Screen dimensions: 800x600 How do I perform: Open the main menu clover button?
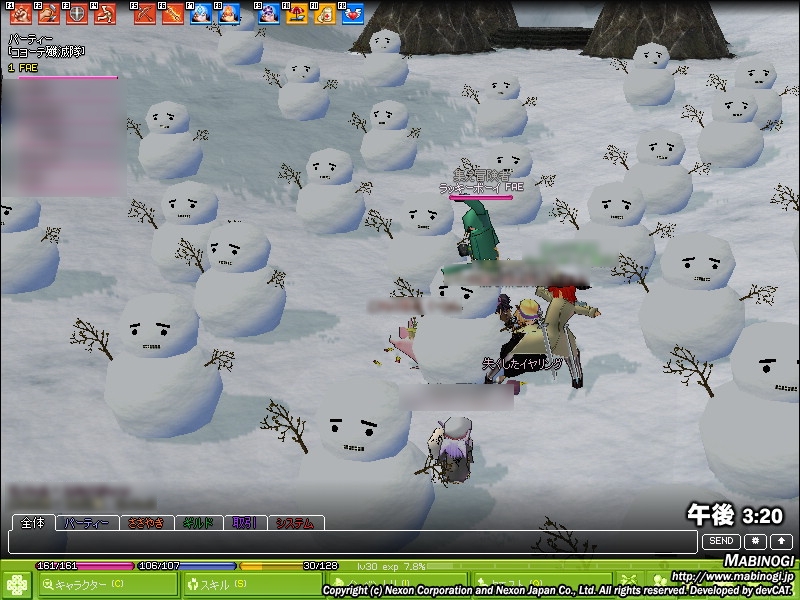pos(17,583)
